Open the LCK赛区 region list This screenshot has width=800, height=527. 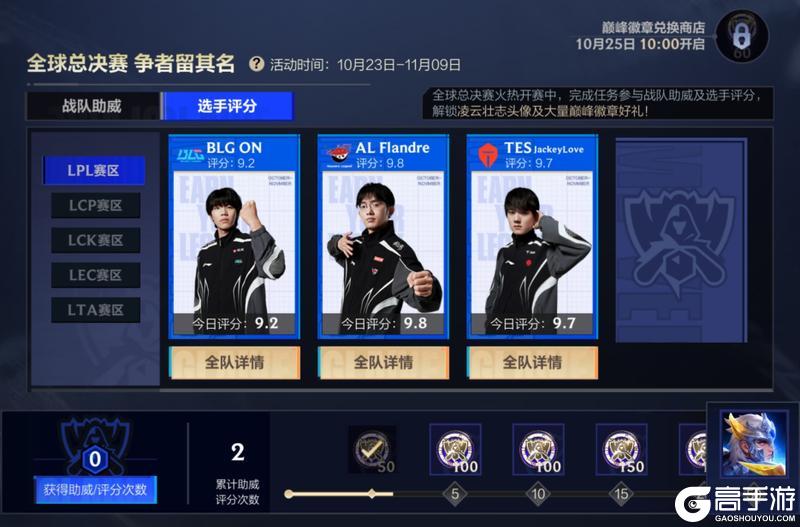(95, 240)
